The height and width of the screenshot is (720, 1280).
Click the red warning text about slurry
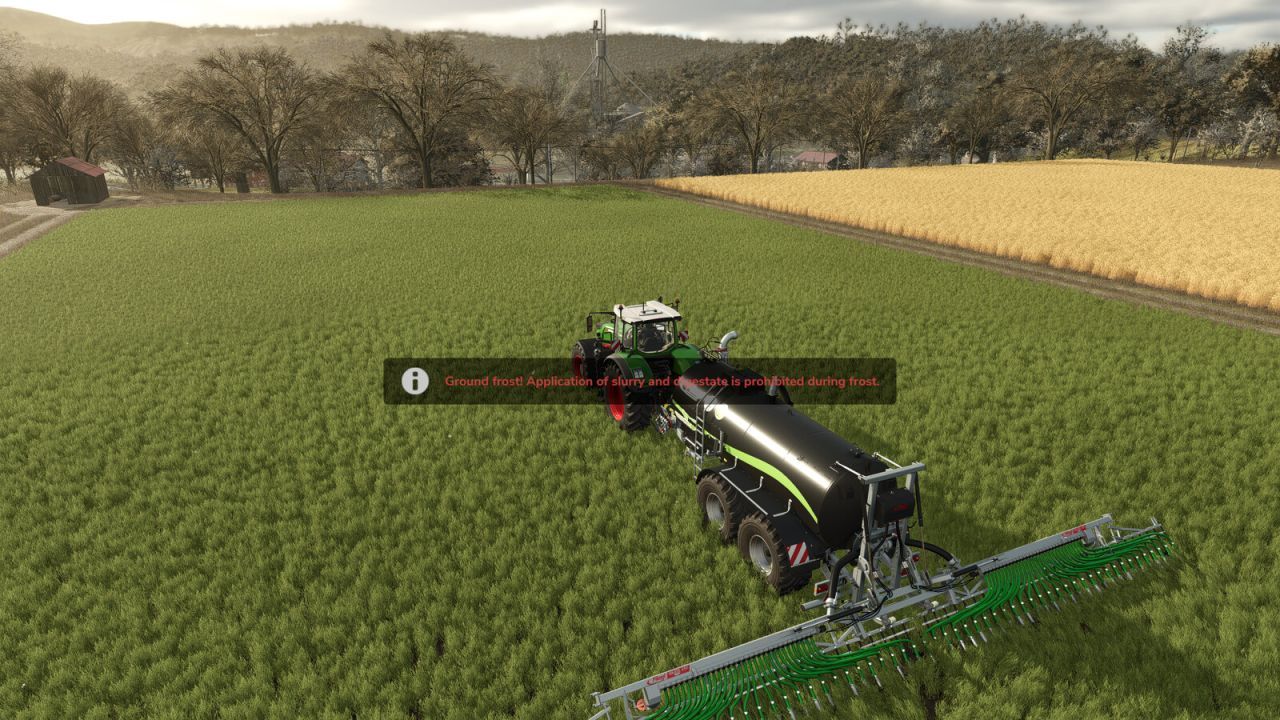(660, 381)
